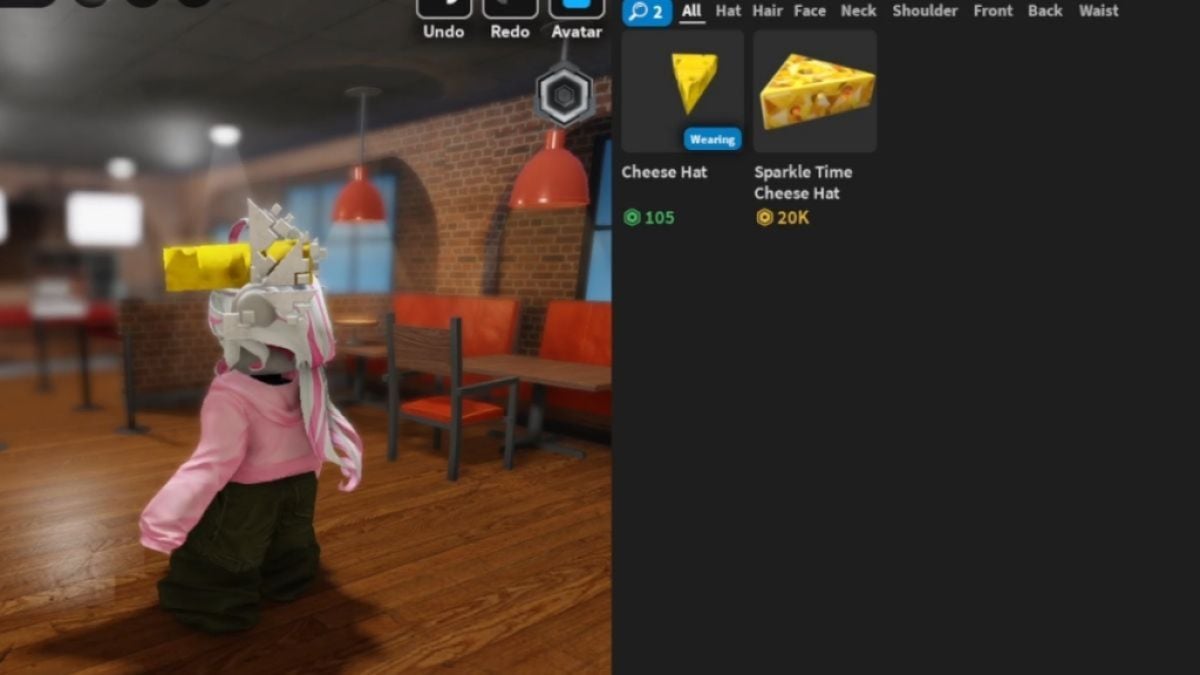Image resolution: width=1200 pixels, height=675 pixels.
Task: Open the Neck category tab
Action: coord(858,12)
